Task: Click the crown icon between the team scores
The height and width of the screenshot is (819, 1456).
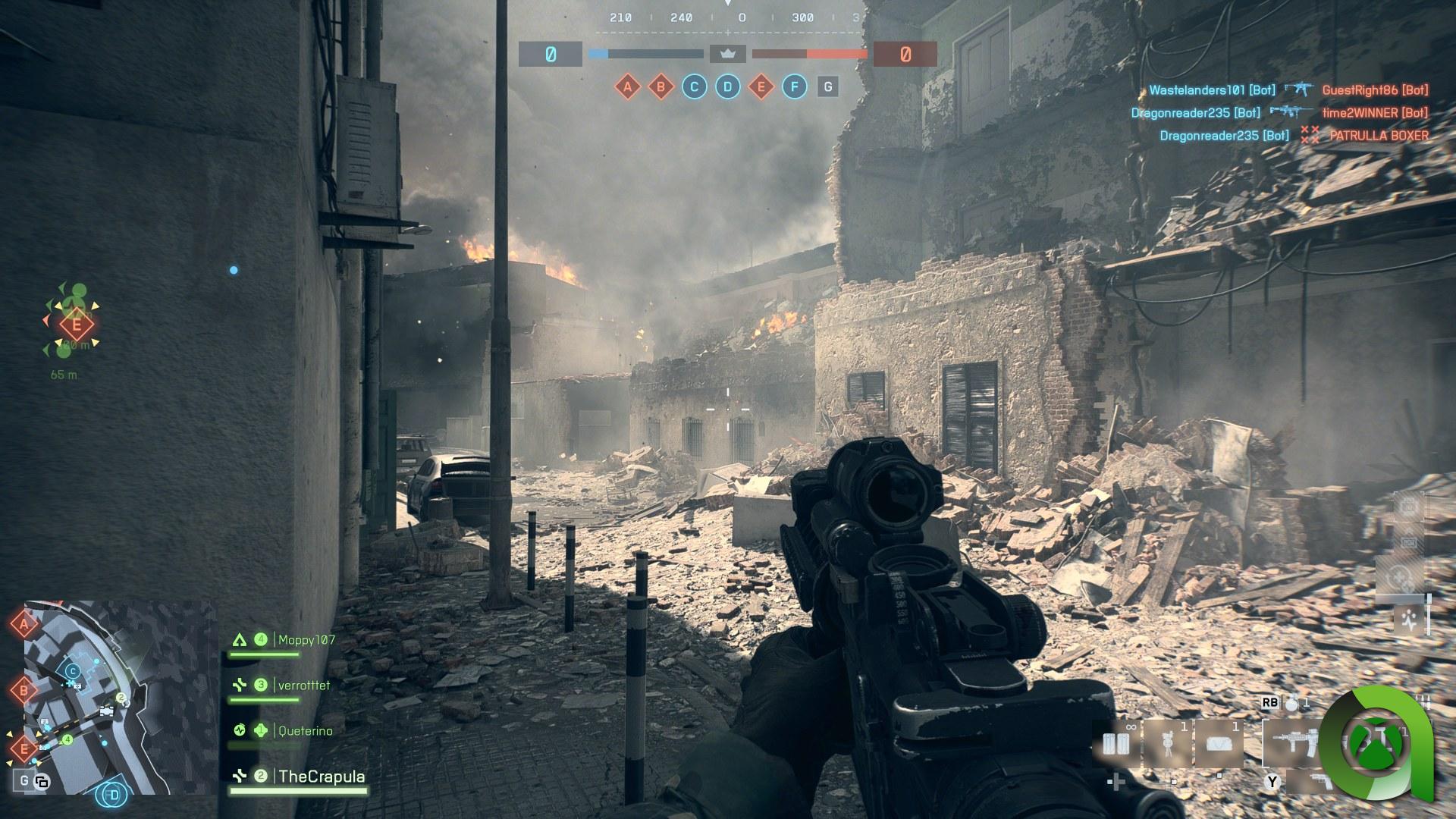Action: pyautogui.click(x=728, y=54)
